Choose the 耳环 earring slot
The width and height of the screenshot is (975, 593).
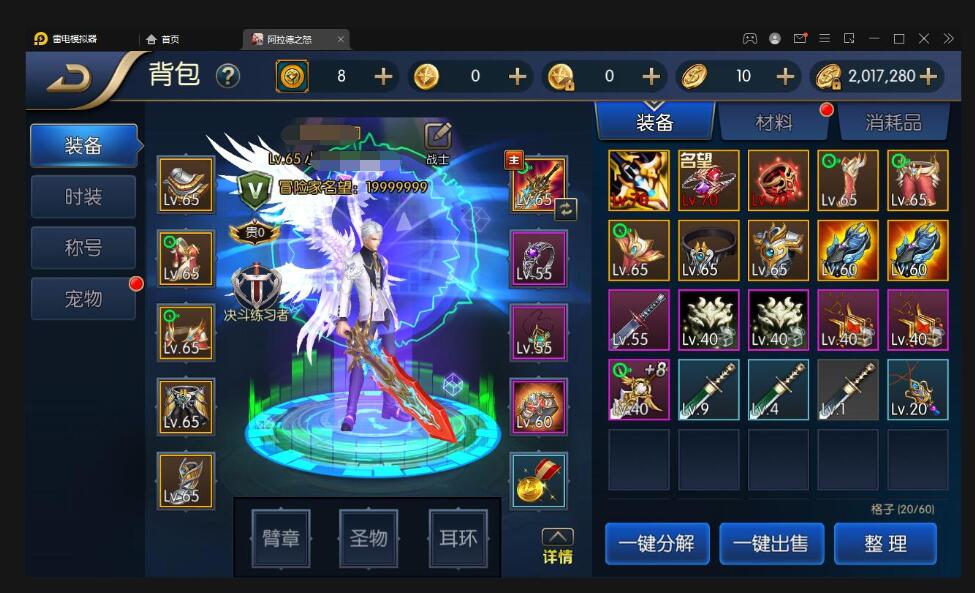(457, 539)
